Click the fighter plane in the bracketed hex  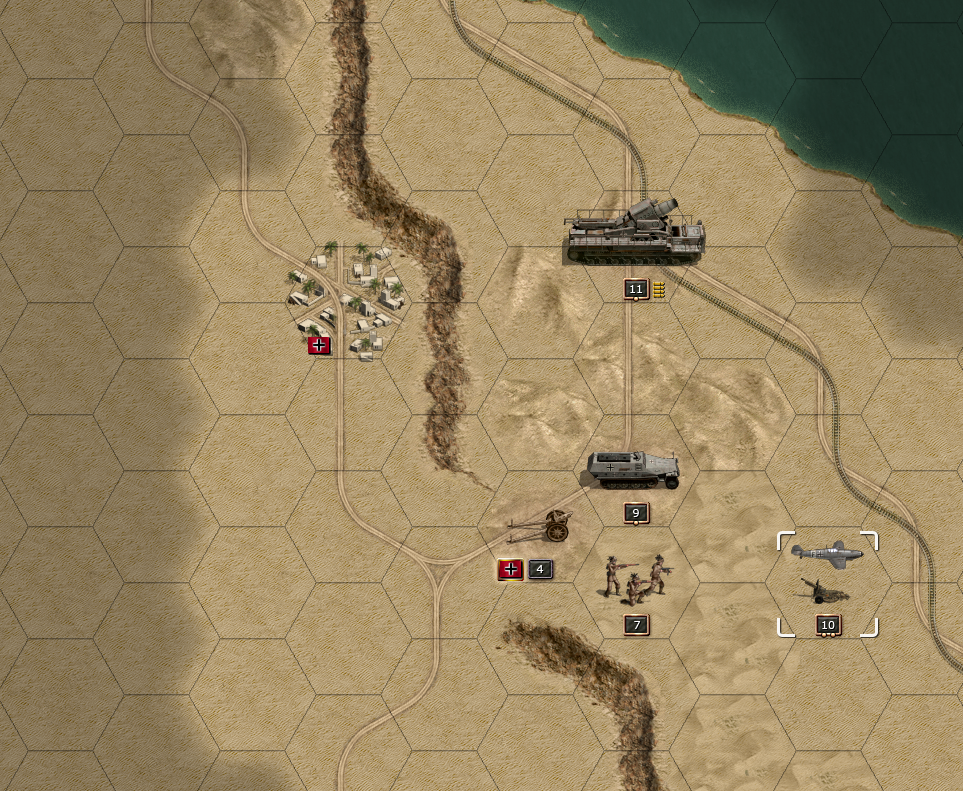click(826, 554)
